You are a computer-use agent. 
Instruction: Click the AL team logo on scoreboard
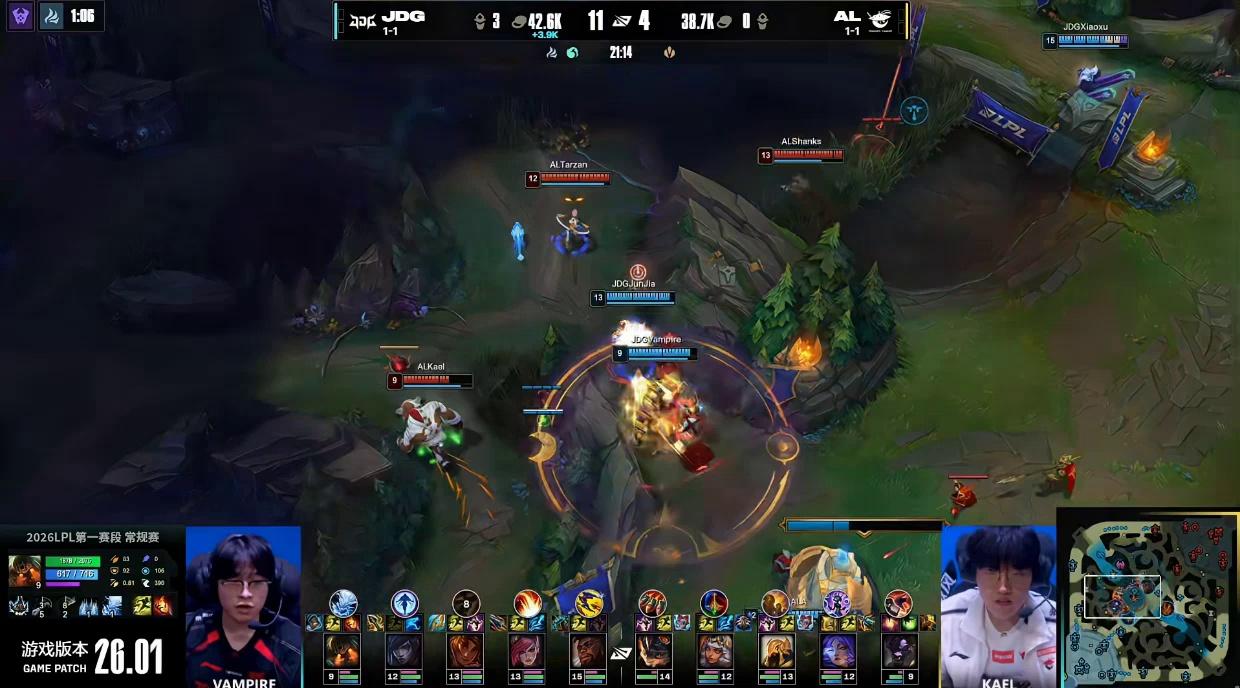click(x=879, y=19)
